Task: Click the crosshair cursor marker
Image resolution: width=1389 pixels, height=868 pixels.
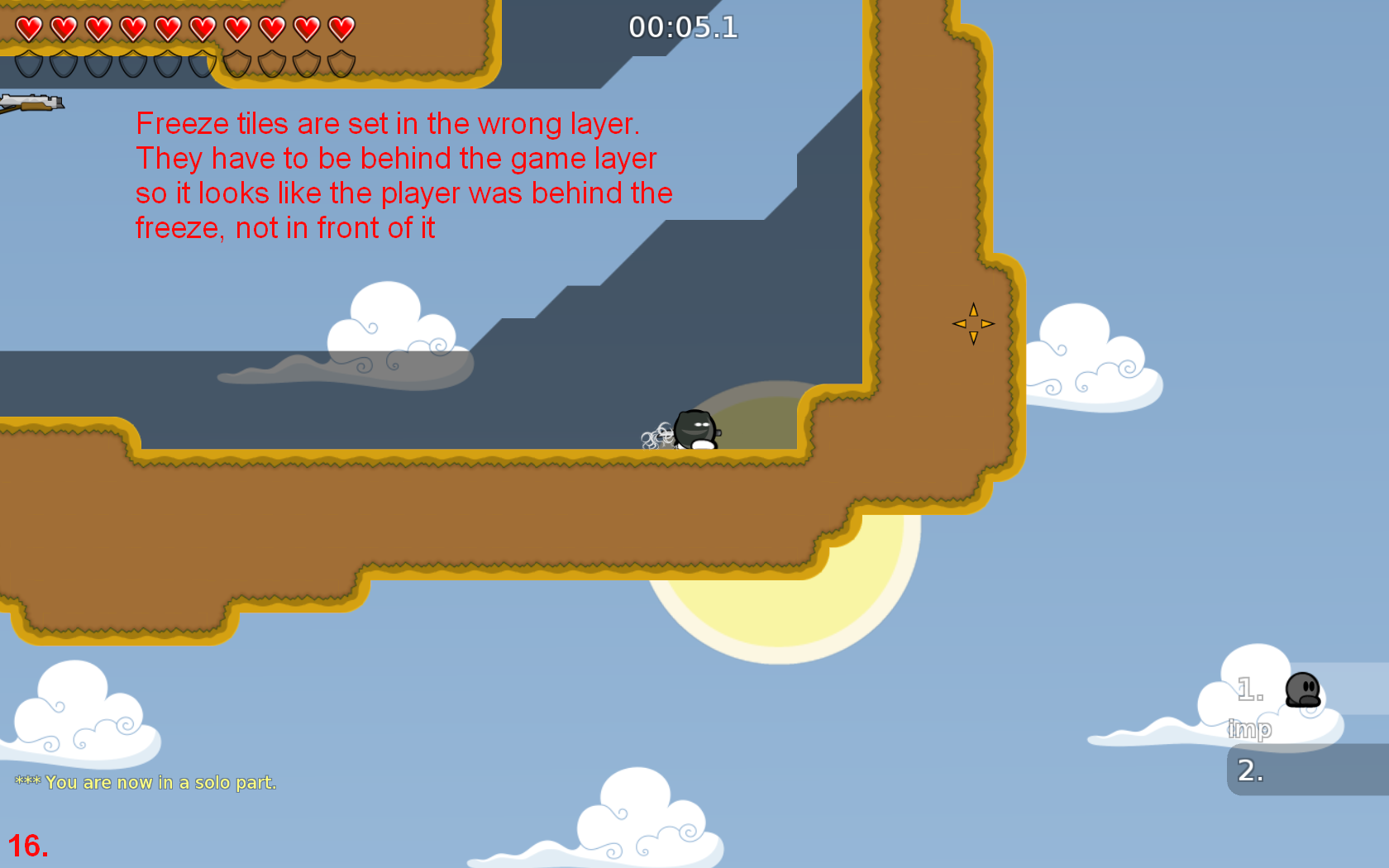Action: (973, 322)
